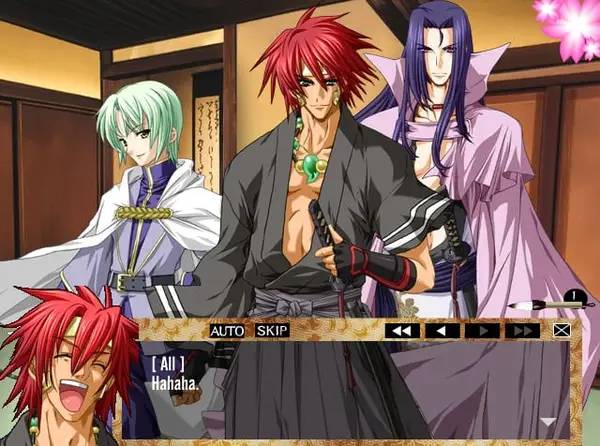Viewport: 600px width, 446px height.
Task: Advance one line with the single-right arrow
Action: [483, 330]
